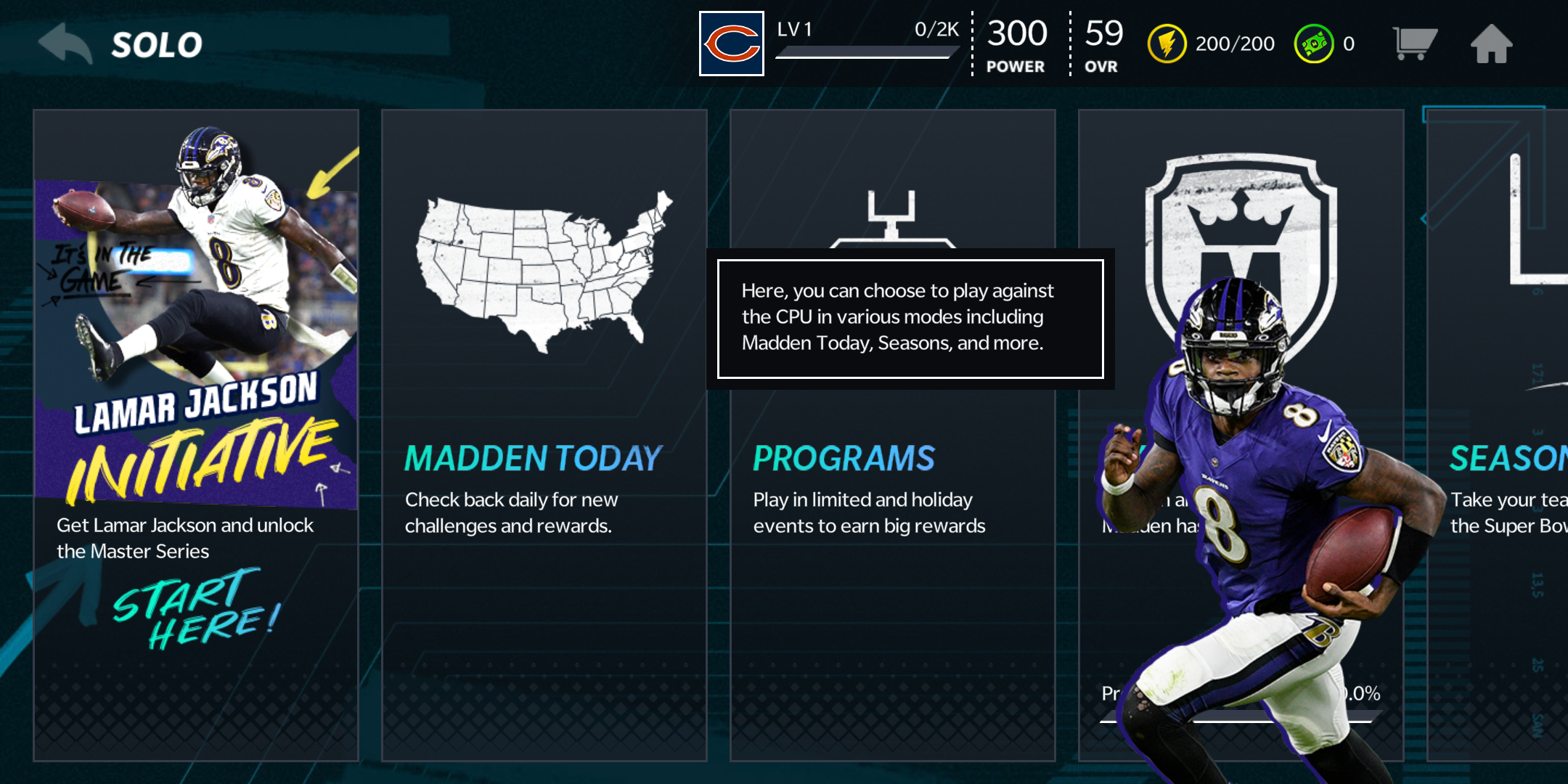The width and height of the screenshot is (1568, 784).
Task: Go back using the arrow beside SOLO
Action: pyautogui.click(x=65, y=44)
